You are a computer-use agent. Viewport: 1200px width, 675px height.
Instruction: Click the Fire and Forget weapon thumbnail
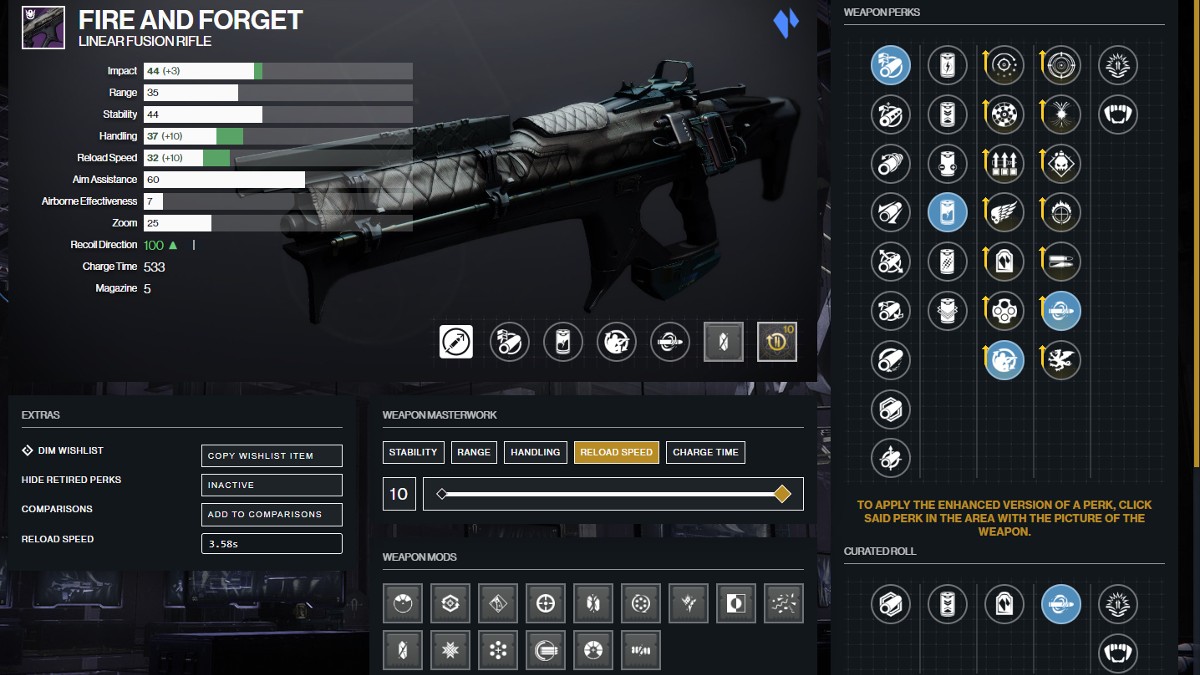point(42,29)
